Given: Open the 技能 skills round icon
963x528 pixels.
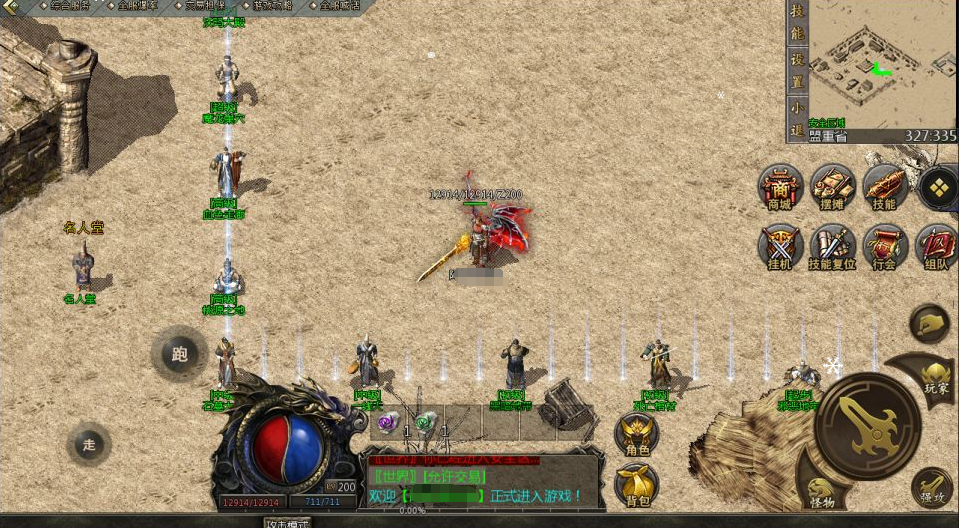Looking at the screenshot, I should [x=885, y=188].
